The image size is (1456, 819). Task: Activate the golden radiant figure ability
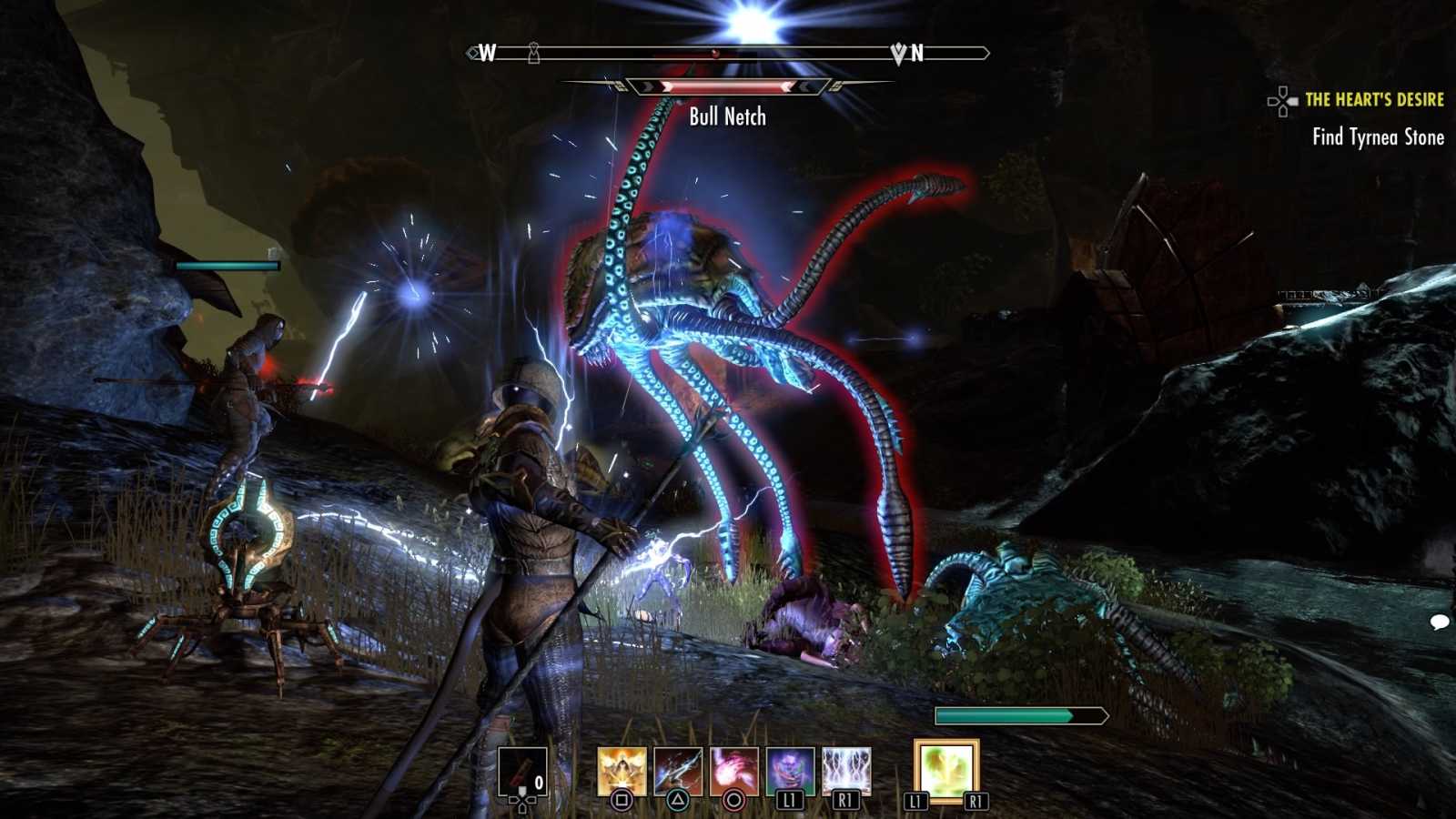click(x=622, y=771)
